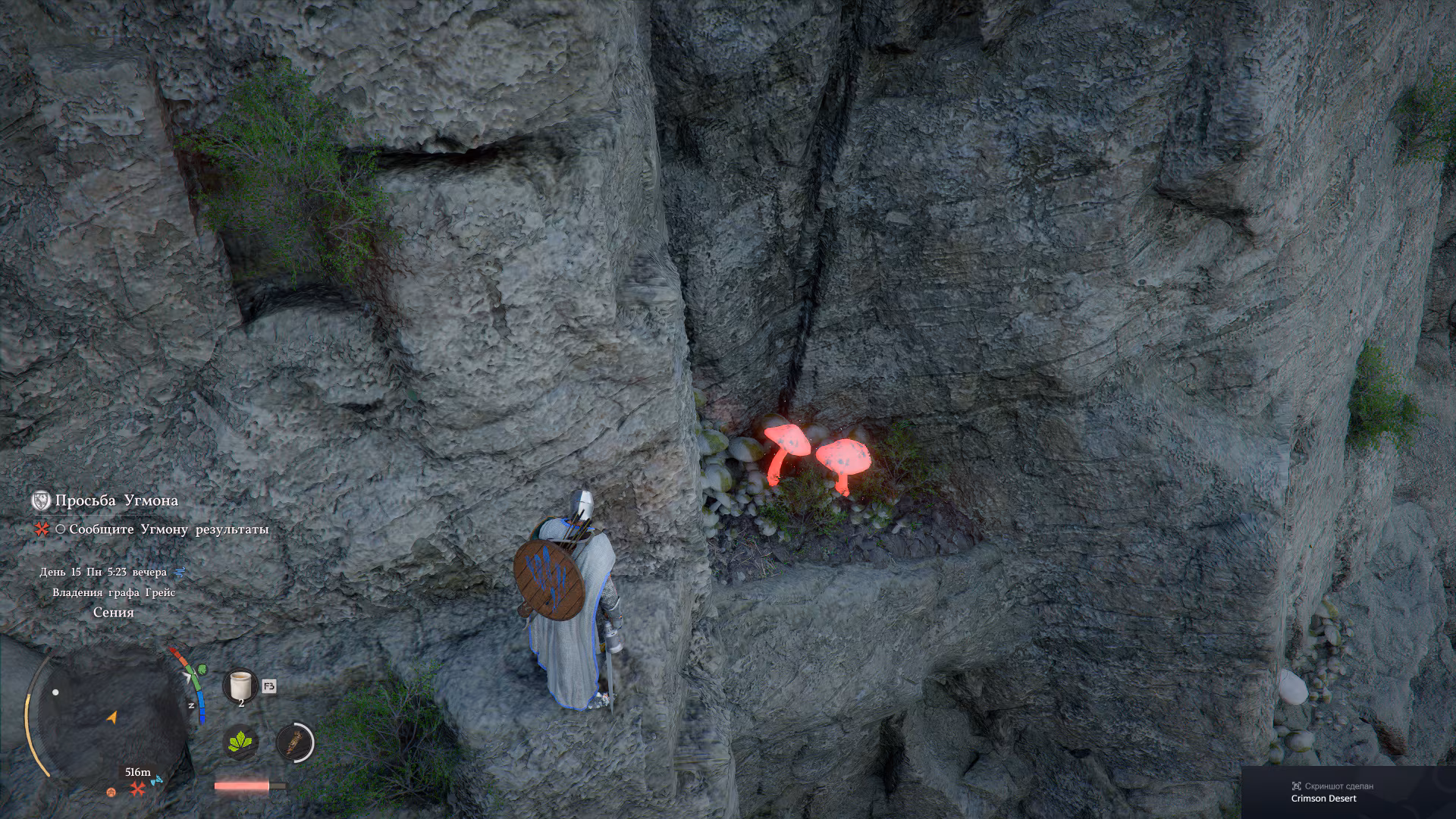
Task: Click the orange marker at minimap bottom
Action: [x=111, y=792]
